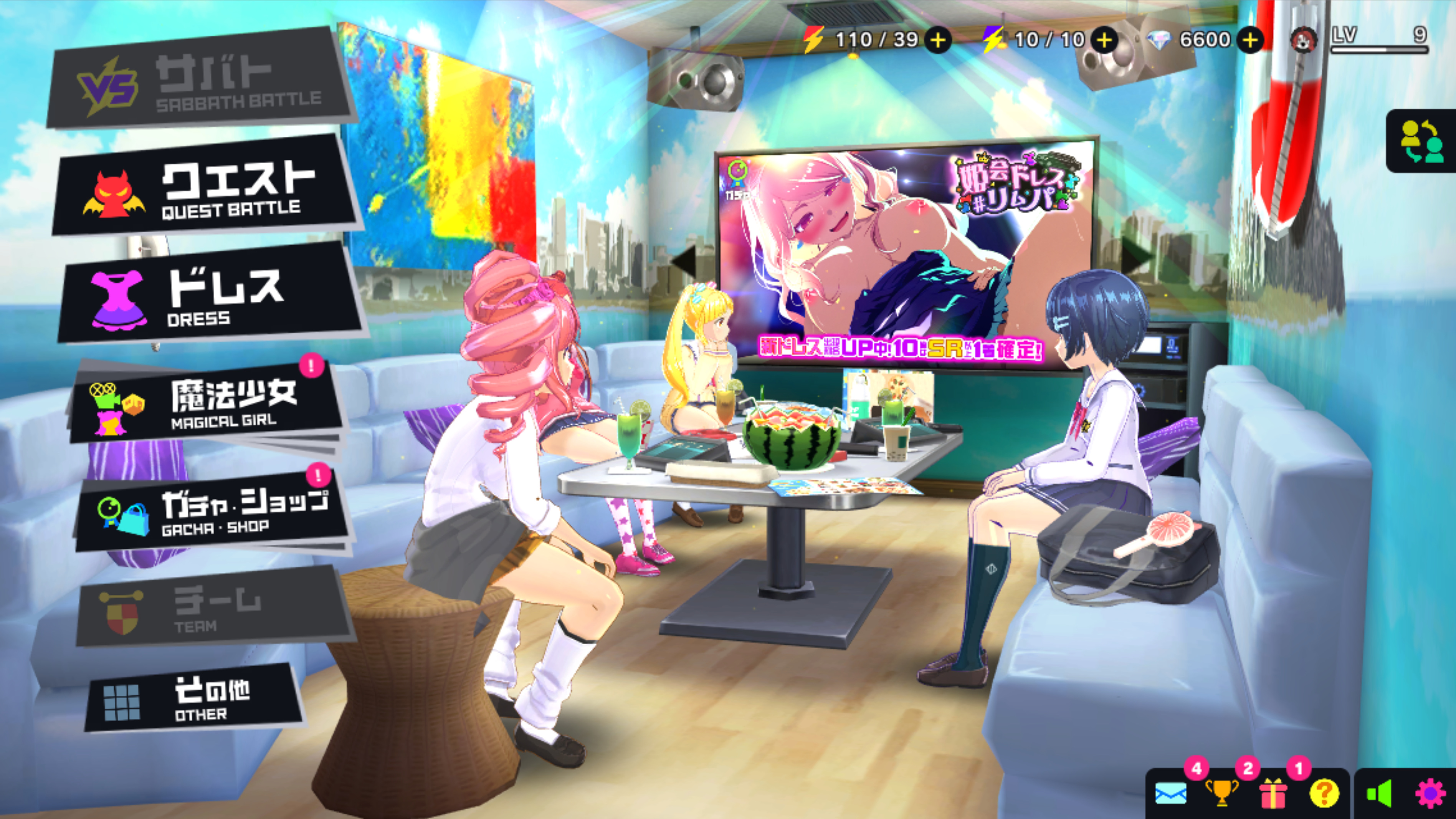Viewport: 1456px width, 819px height.
Task: Show the previous banner with left arrow
Action: click(685, 261)
